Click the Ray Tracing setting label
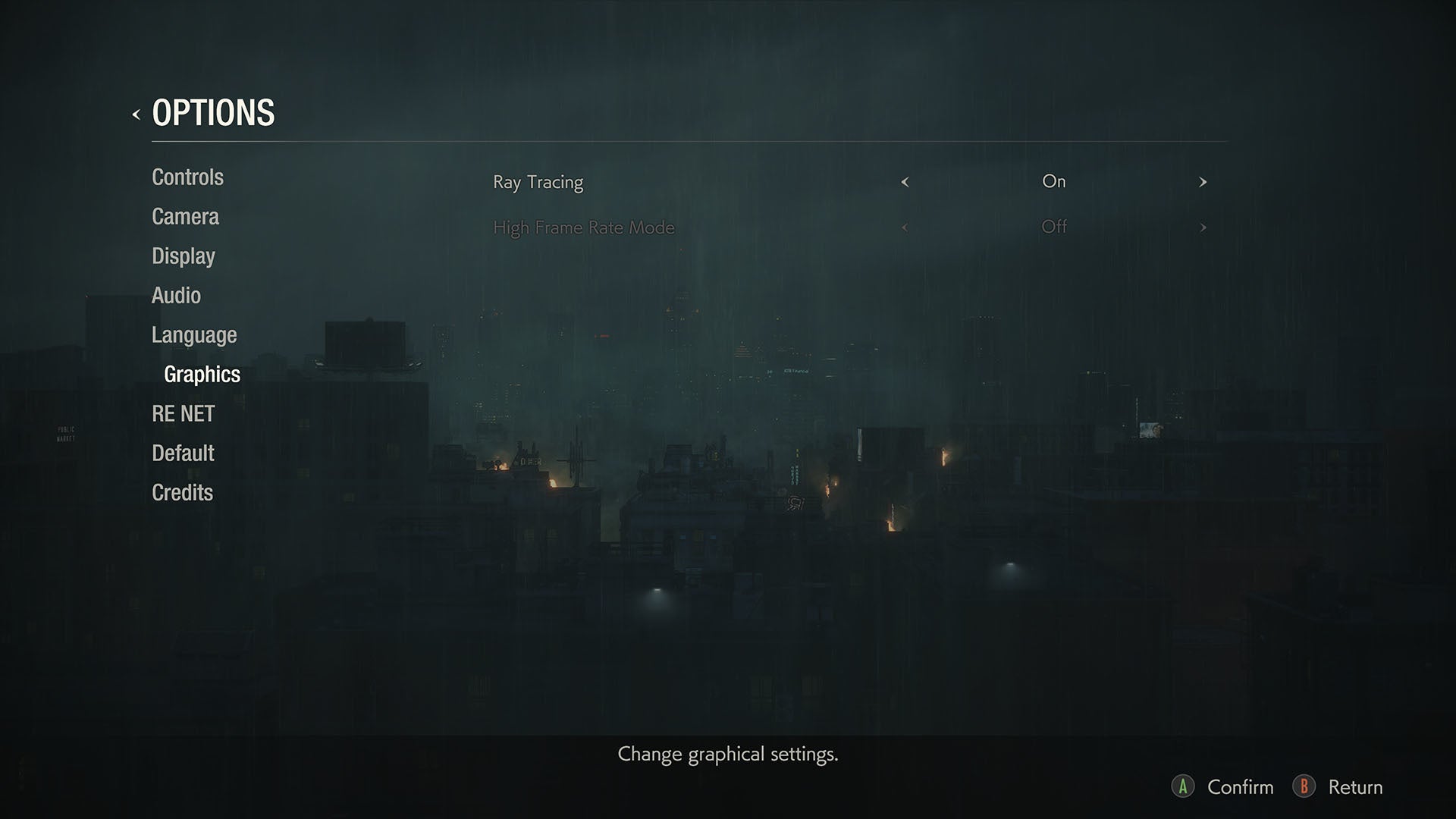Screen dimensions: 1456x819 [538, 182]
